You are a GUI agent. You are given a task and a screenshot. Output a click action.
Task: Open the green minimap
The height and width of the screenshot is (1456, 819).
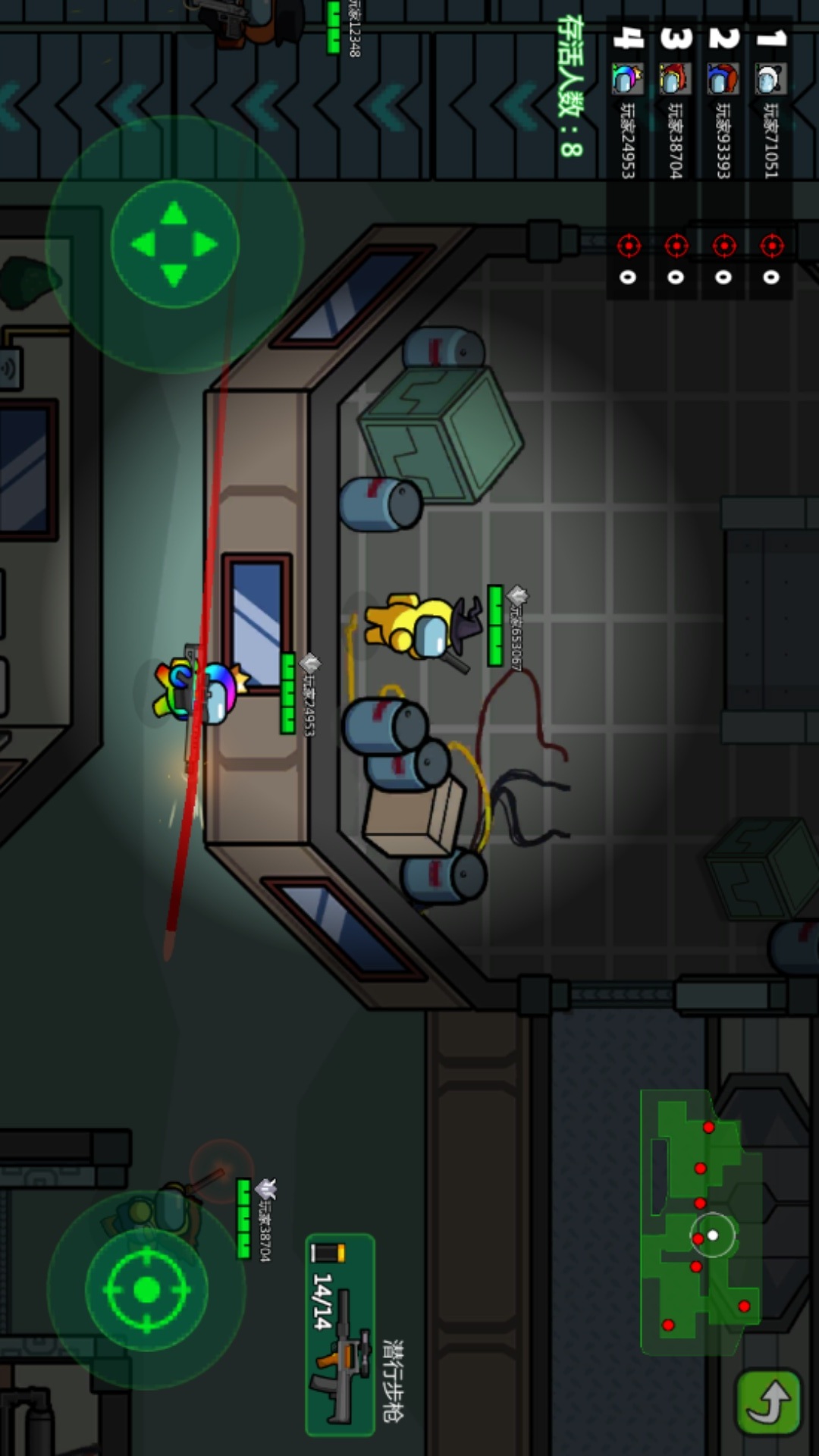(x=699, y=1221)
